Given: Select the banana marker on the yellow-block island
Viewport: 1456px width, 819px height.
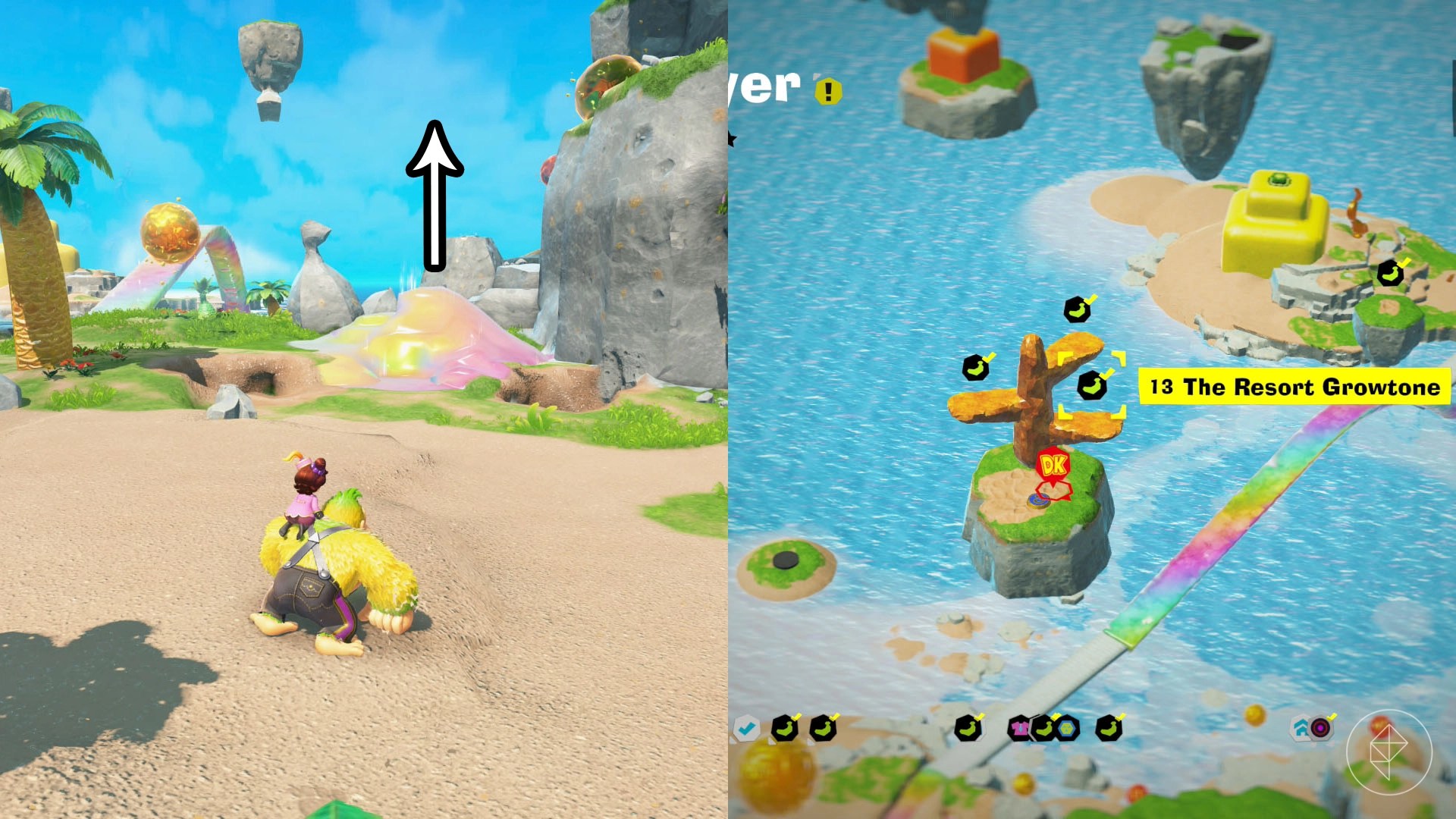Looking at the screenshot, I should point(1389,273).
